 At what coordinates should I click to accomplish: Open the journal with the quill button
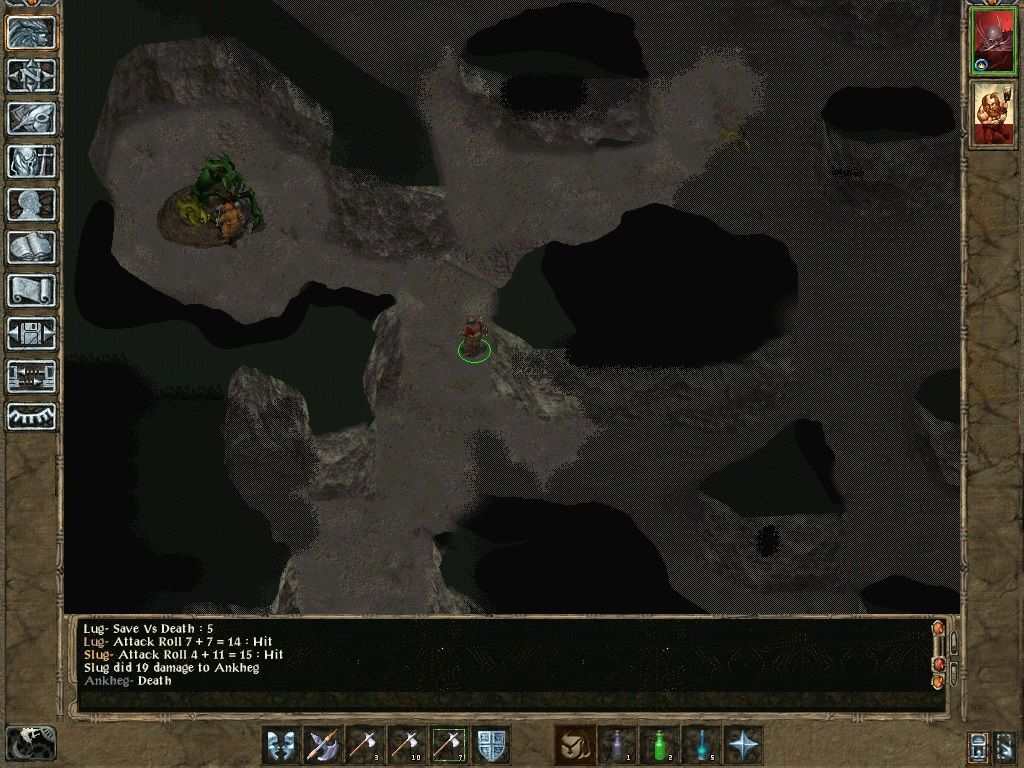pyautogui.click(x=32, y=118)
